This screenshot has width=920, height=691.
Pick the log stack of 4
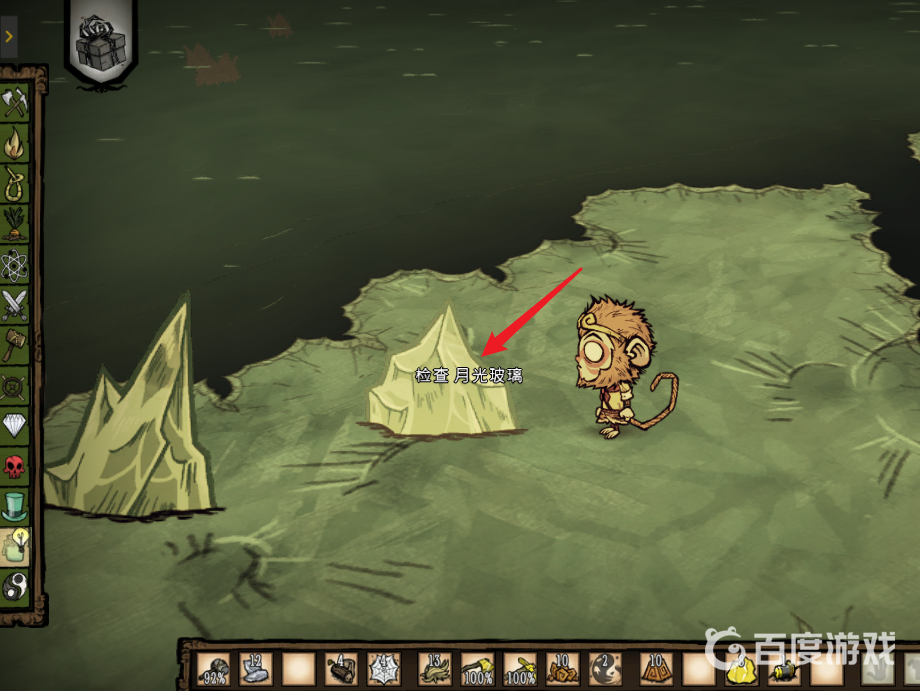point(342,669)
